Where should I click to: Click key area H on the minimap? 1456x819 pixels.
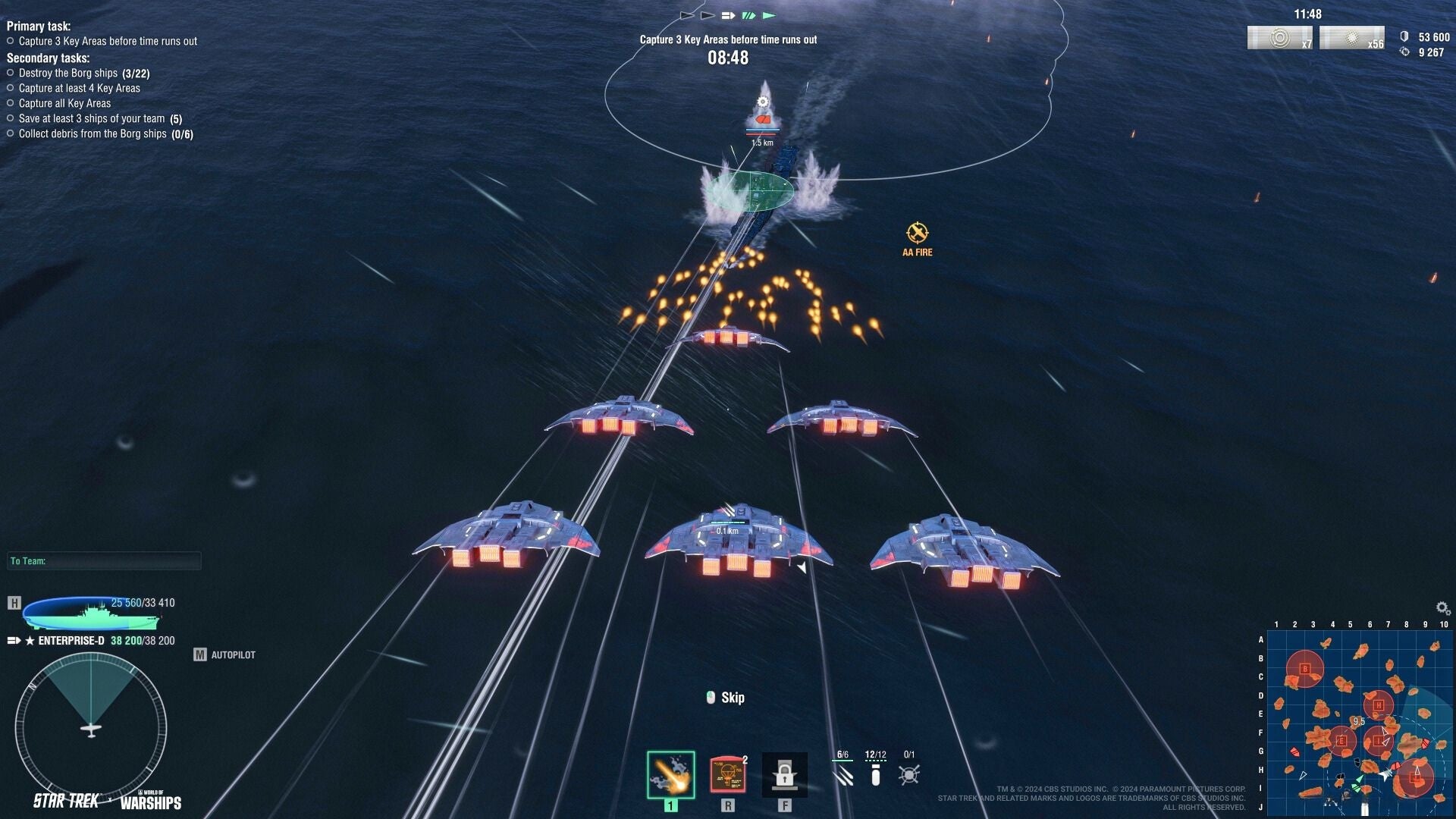[1378, 705]
